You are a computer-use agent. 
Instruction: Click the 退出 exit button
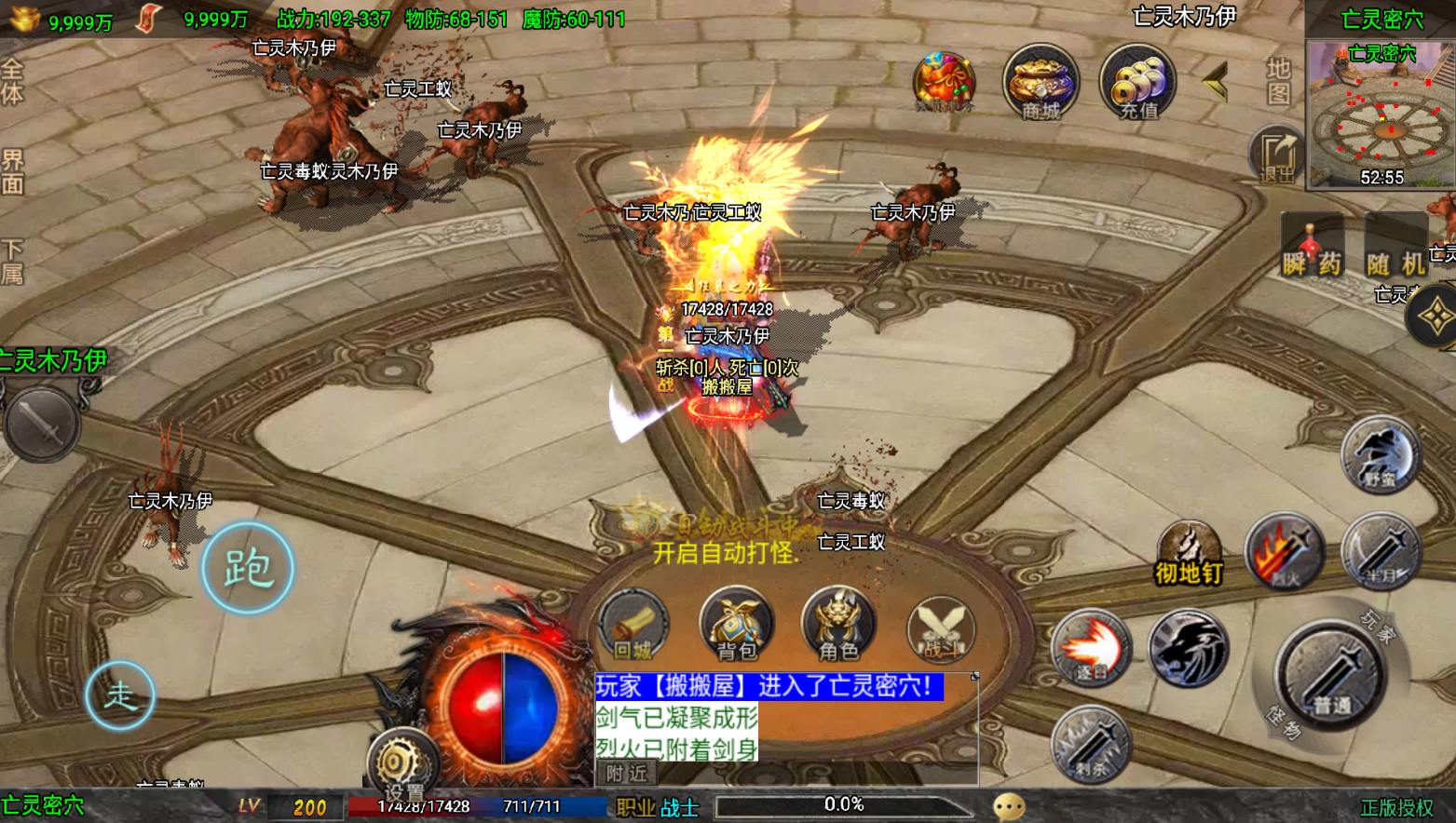point(1276,155)
